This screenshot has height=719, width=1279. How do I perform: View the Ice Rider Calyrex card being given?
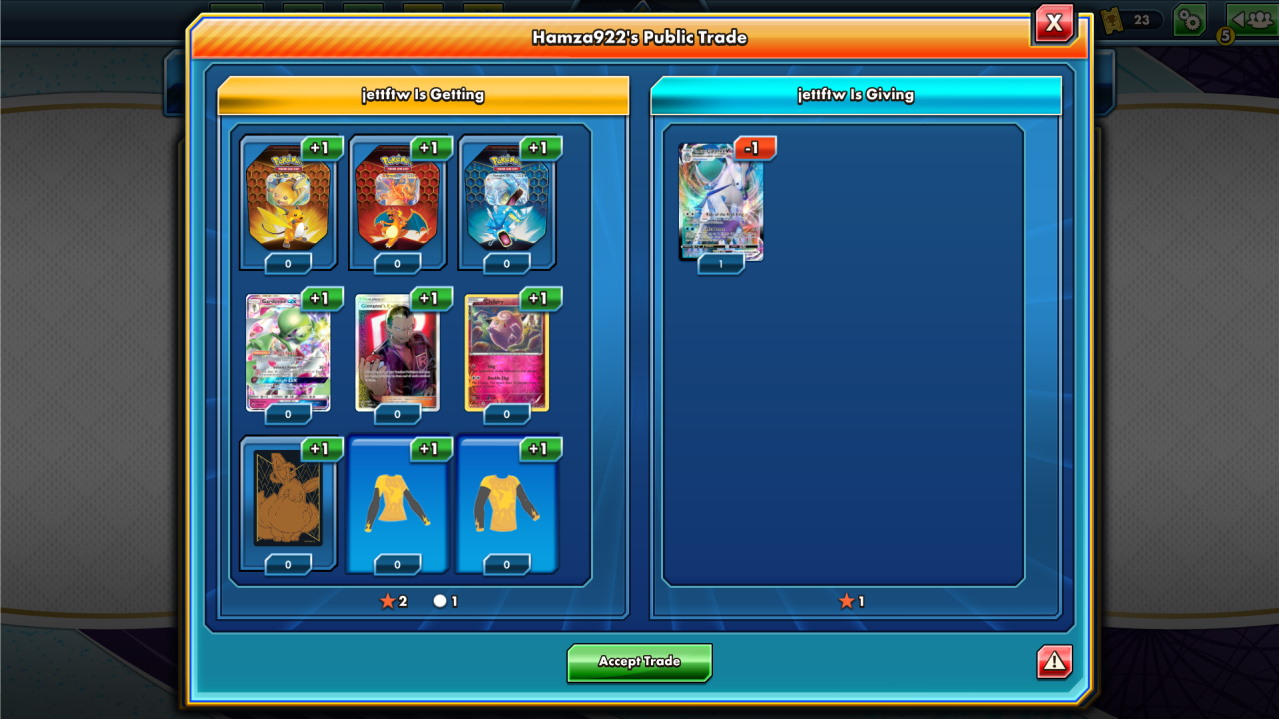click(x=720, y=201)
